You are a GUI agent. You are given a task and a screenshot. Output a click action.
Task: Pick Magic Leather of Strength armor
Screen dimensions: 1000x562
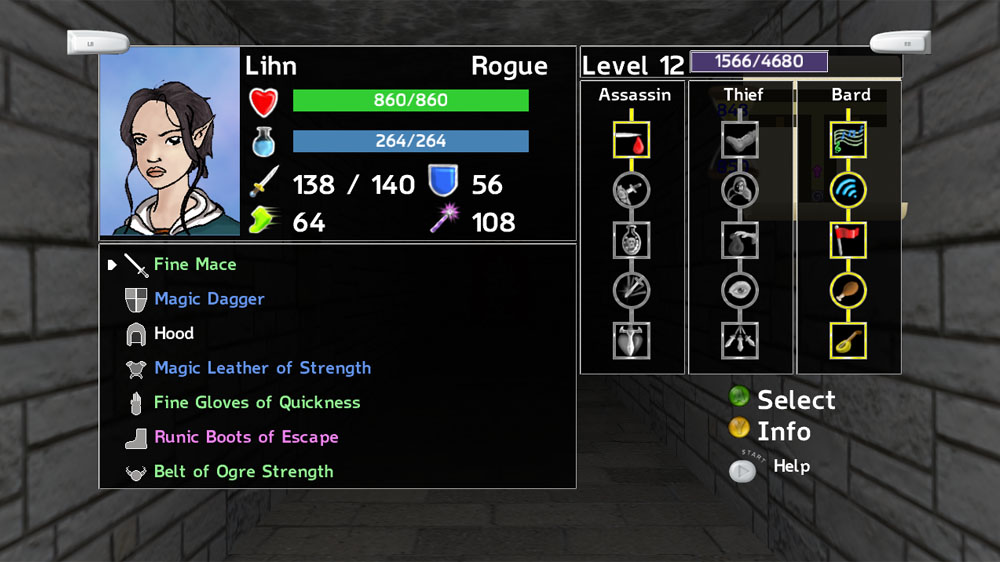pos(262,368)
